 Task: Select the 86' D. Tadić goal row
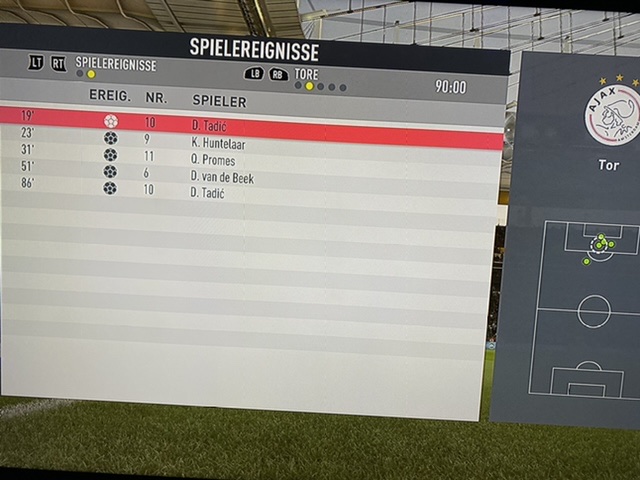point(250,190)
